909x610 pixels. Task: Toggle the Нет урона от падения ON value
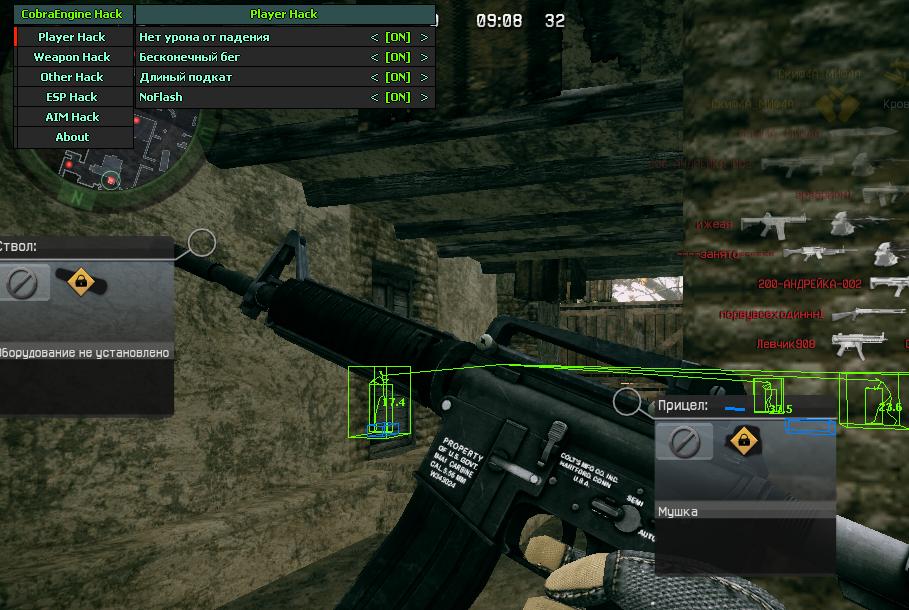click(398, 37)
